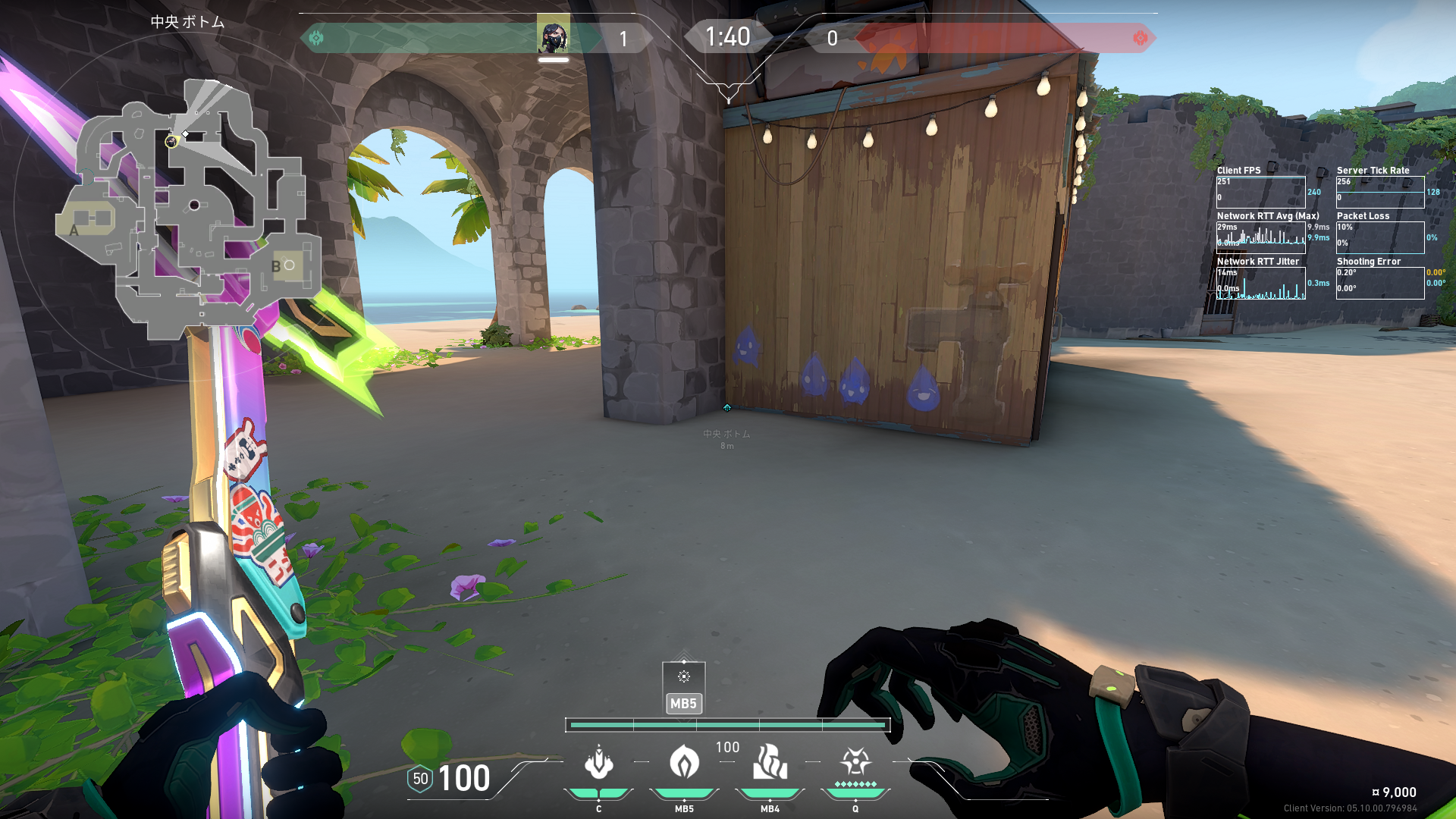Select Viper's Snake Bite ability icon

[x=598, y=762]
